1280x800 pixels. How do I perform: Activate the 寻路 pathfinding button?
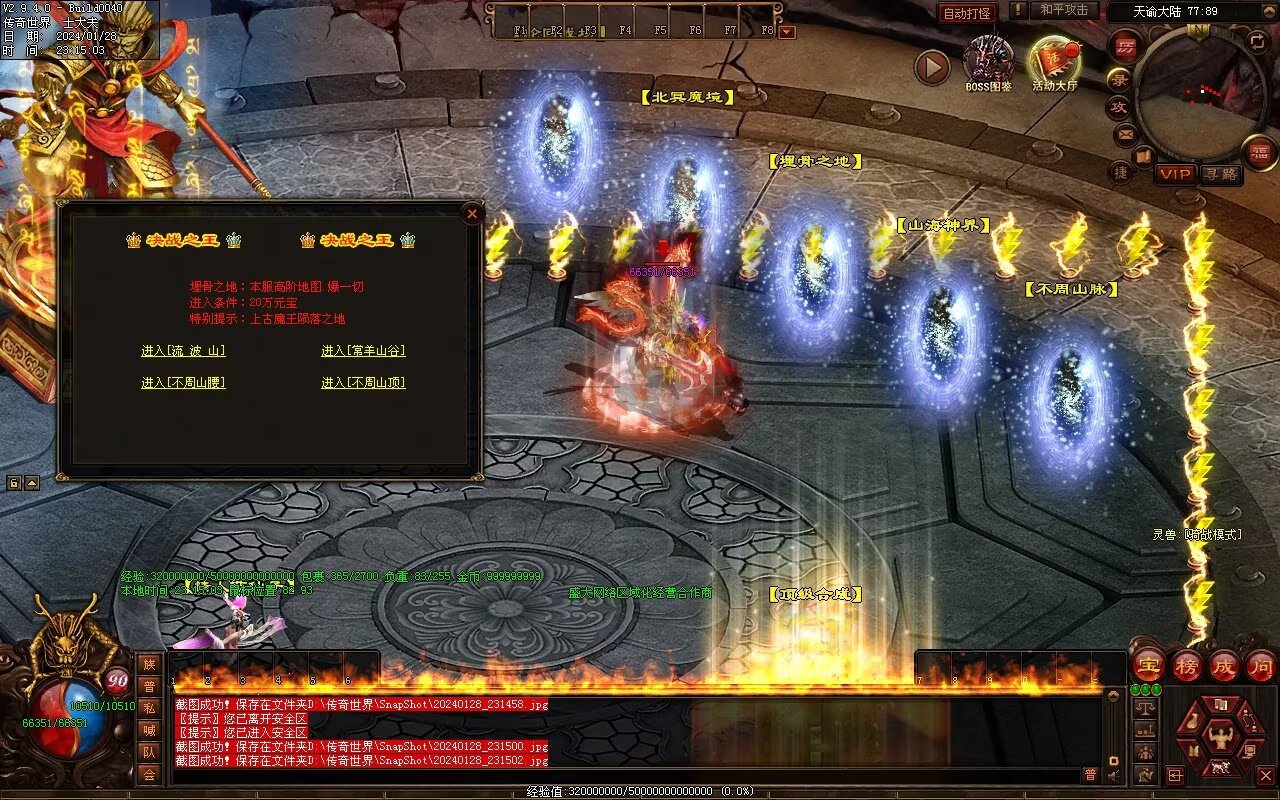[1222, 174]
